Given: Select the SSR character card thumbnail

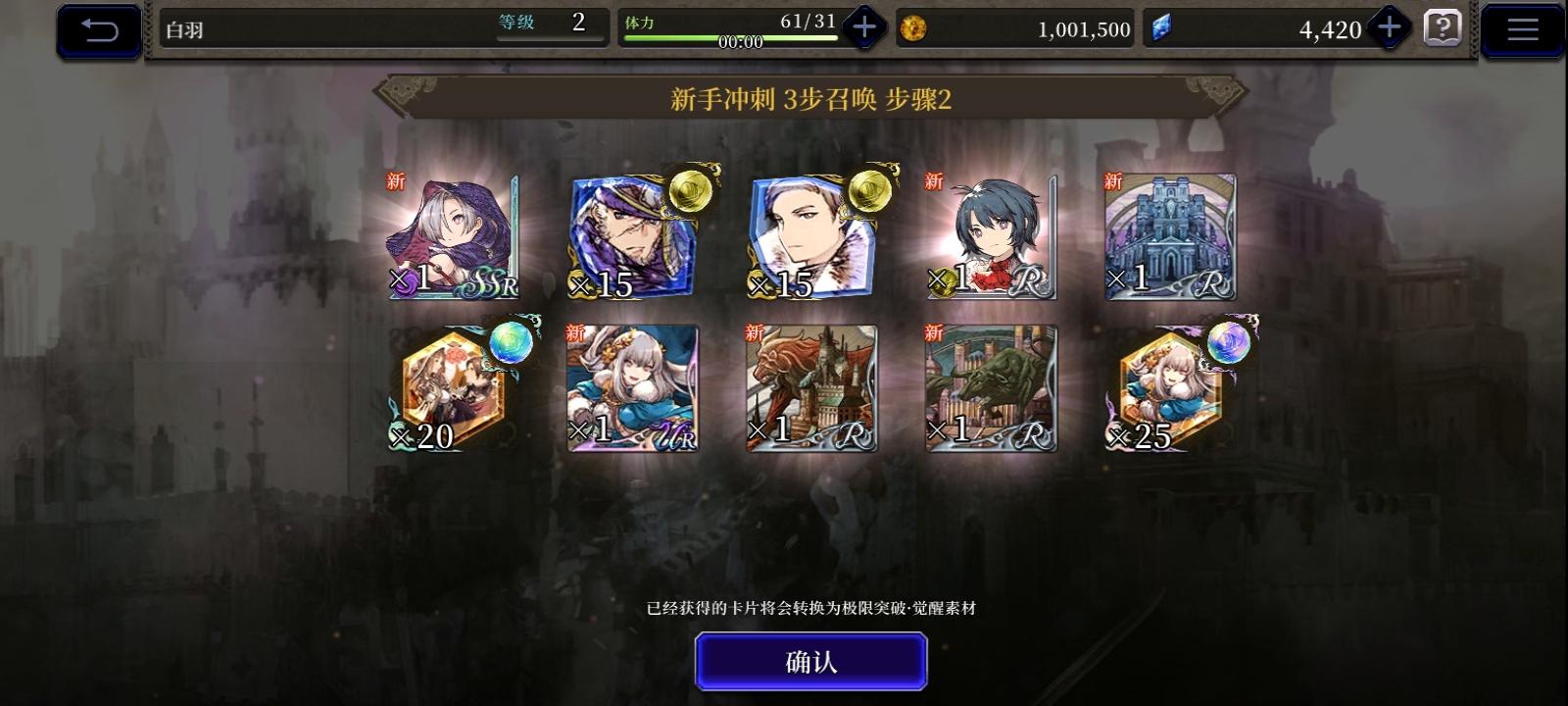Looking at the screenshot, I should (453, 235).
